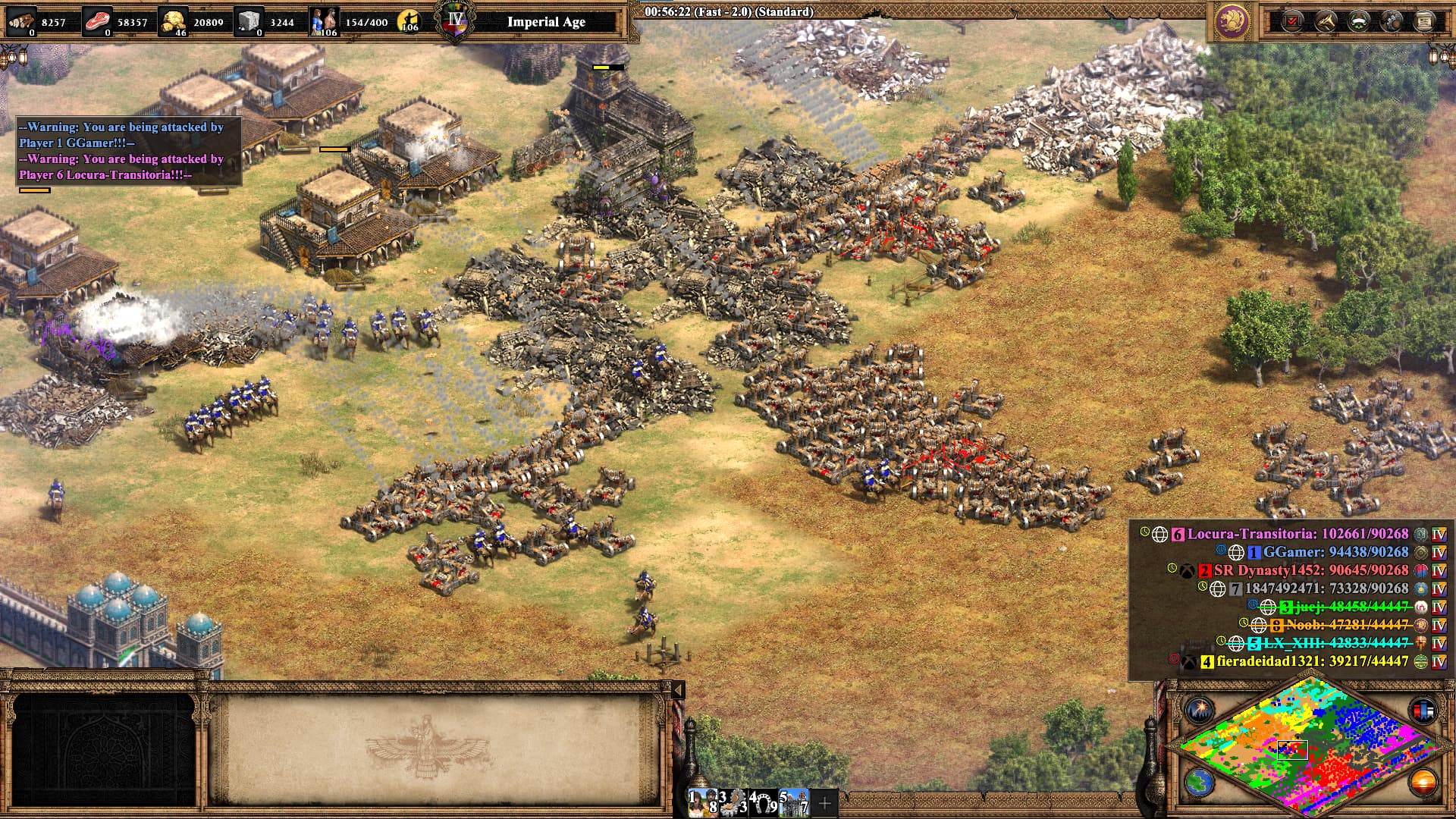Open the Technology Tree icon near the top-right
Screen dimensions: 1456x819
pyautogui.click(x=1392, y=20)
